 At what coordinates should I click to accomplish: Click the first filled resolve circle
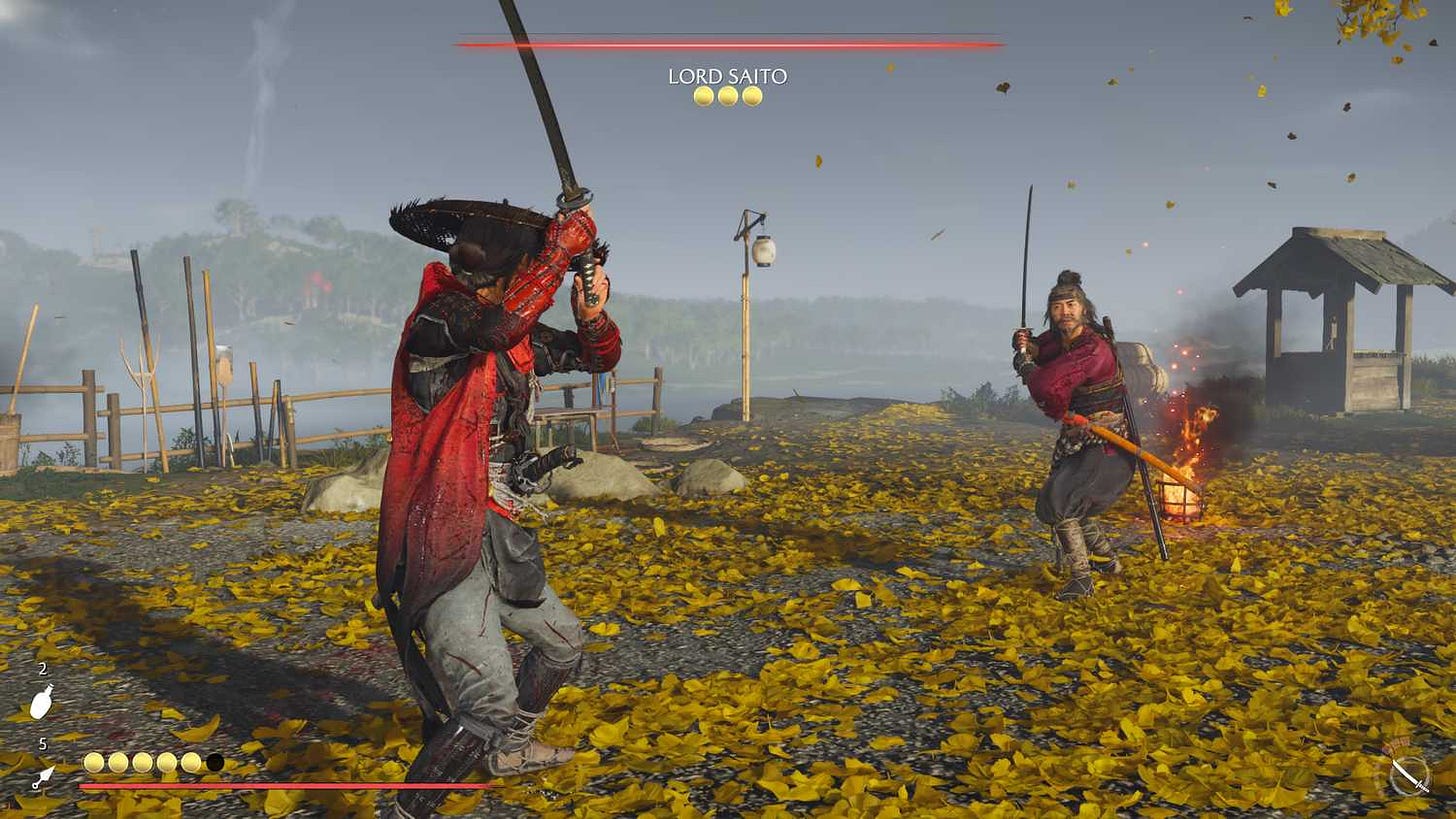click(x=93, y=761)
